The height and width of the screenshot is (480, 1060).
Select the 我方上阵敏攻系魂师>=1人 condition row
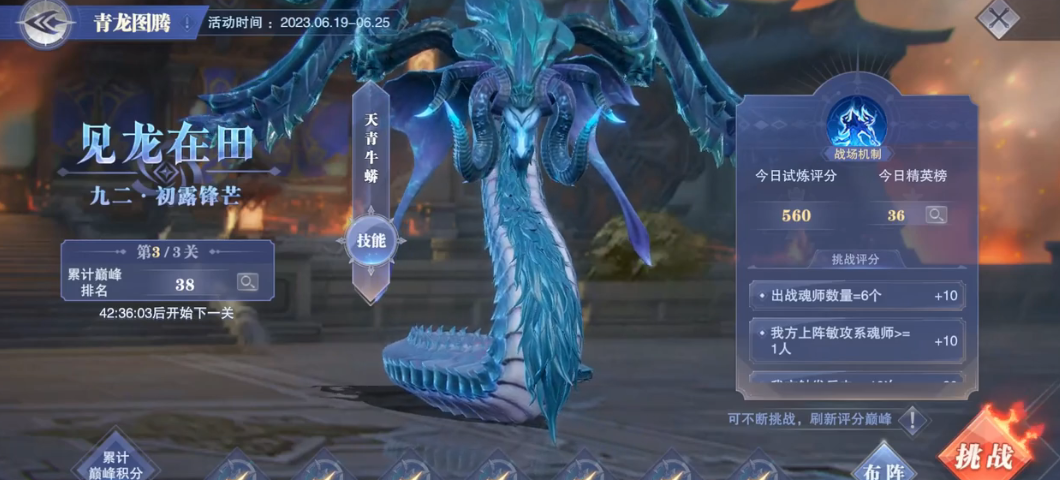[x=856, y=341]
